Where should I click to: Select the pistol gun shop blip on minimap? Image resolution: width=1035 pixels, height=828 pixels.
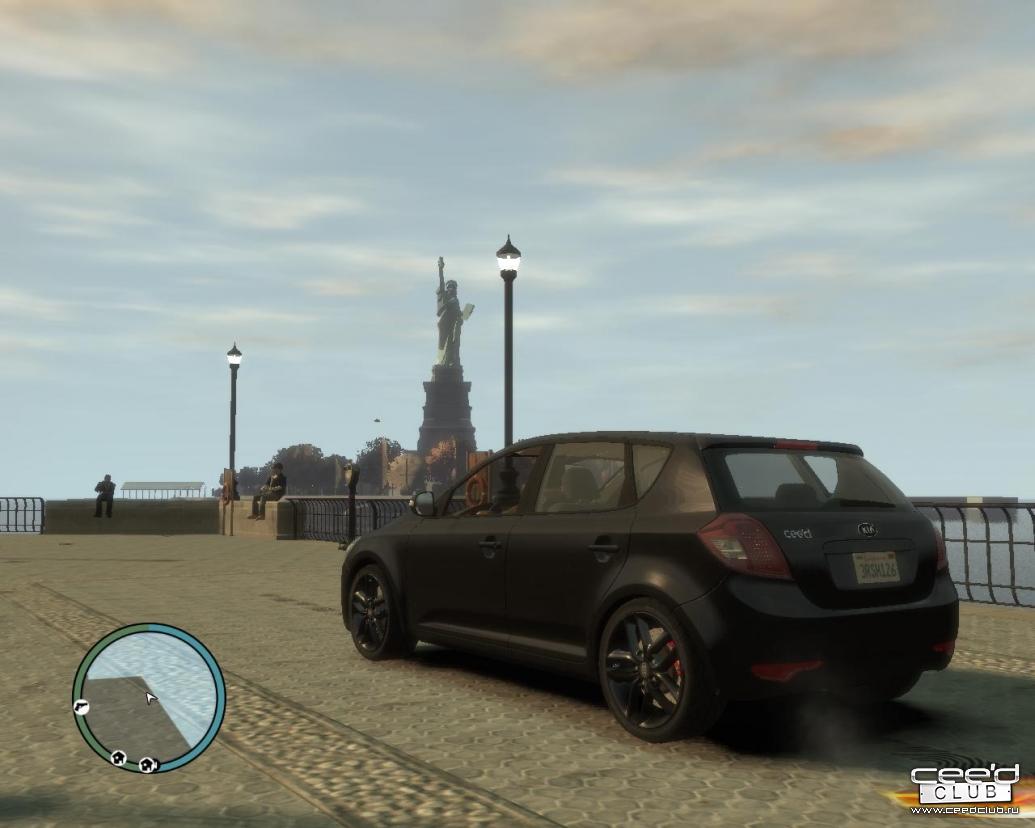pyautogui.click(x=81, y=707)
